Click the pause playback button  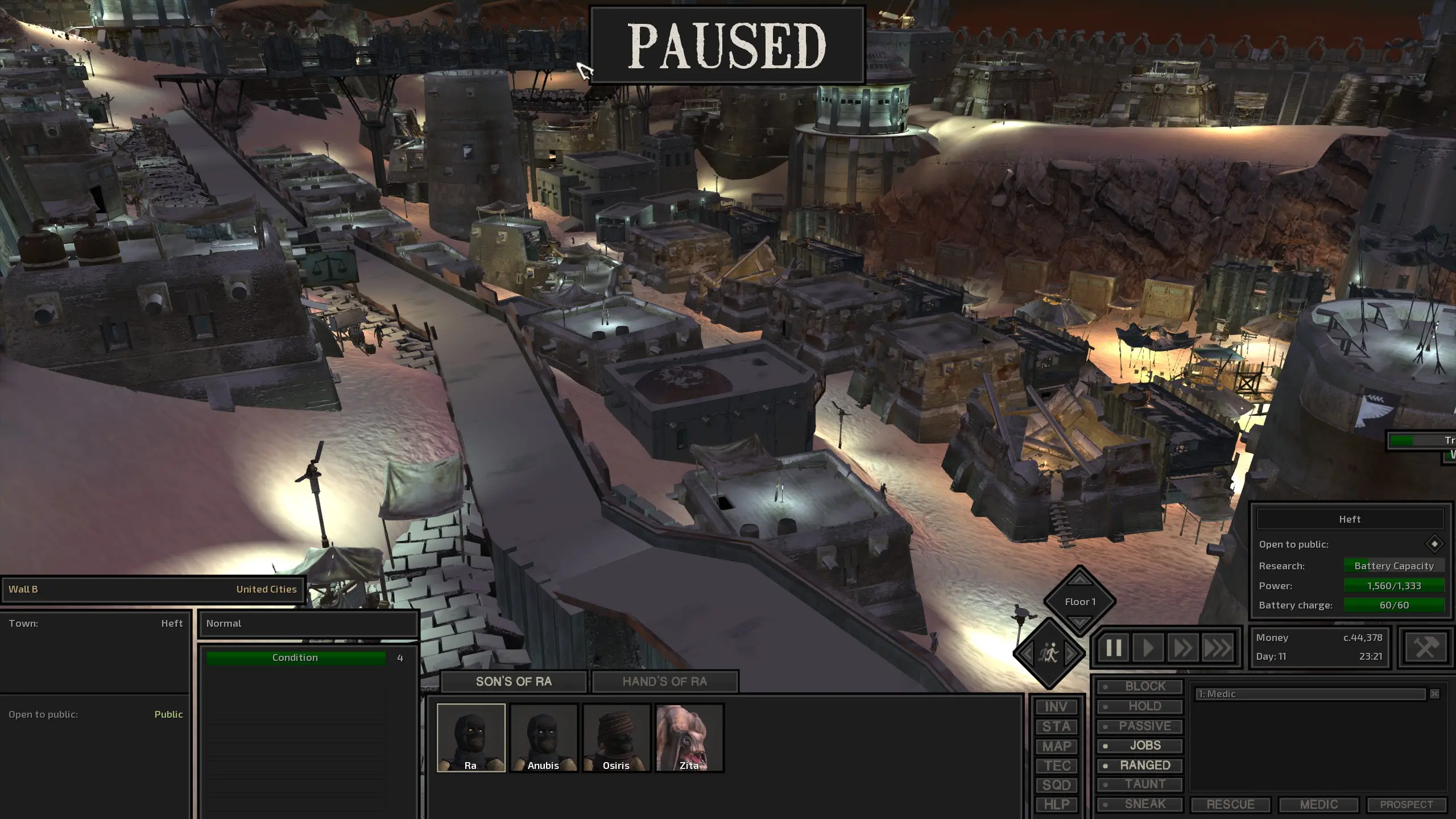(x=1113, y=648)
